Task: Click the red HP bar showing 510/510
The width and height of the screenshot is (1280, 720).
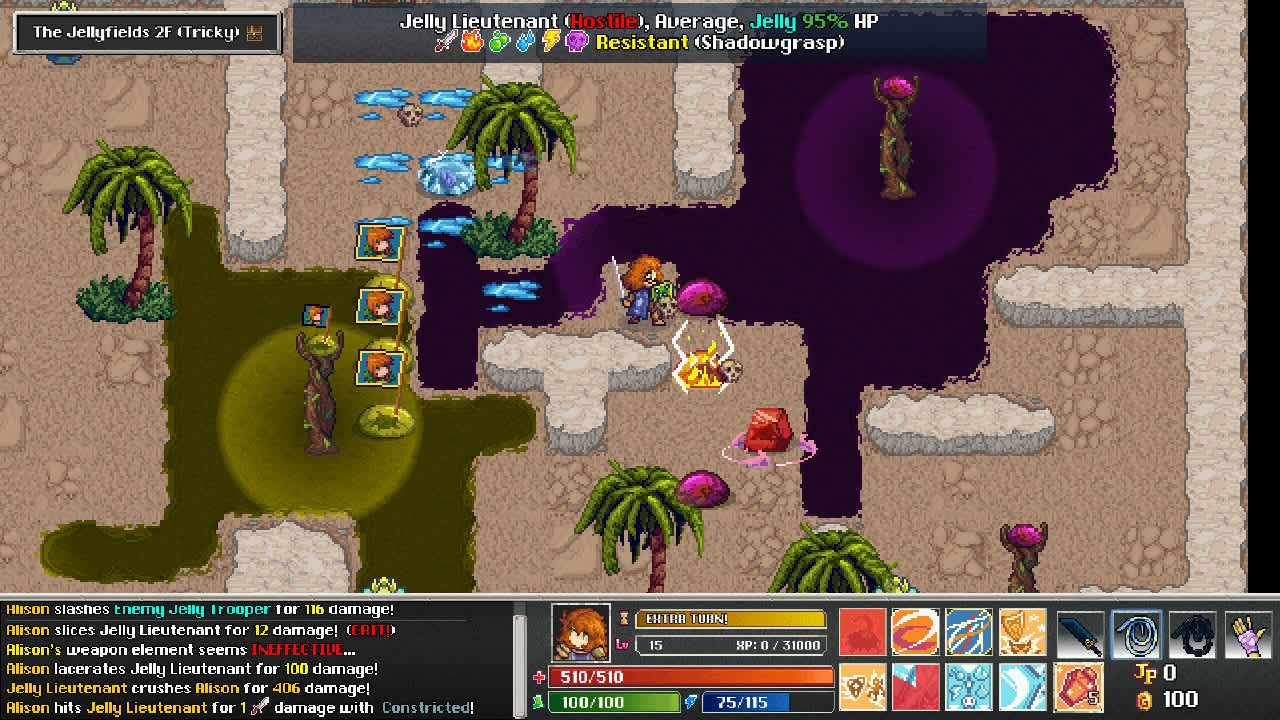Action: tap(690, 677)
